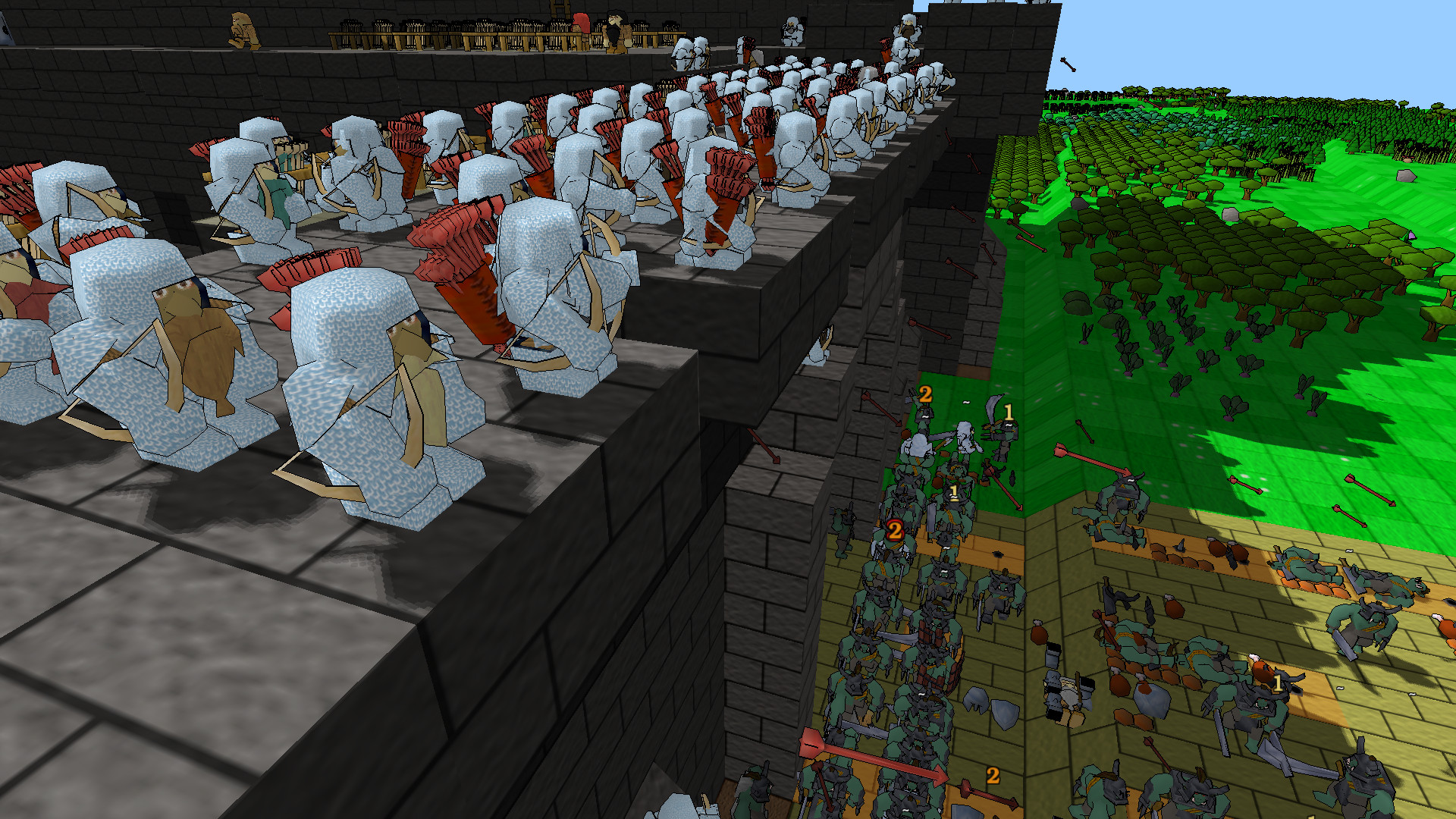The height and width of the screenshot is (819, 1456).
Task: Select the red-hooded figure near the ladder
Action: (582, 23)
